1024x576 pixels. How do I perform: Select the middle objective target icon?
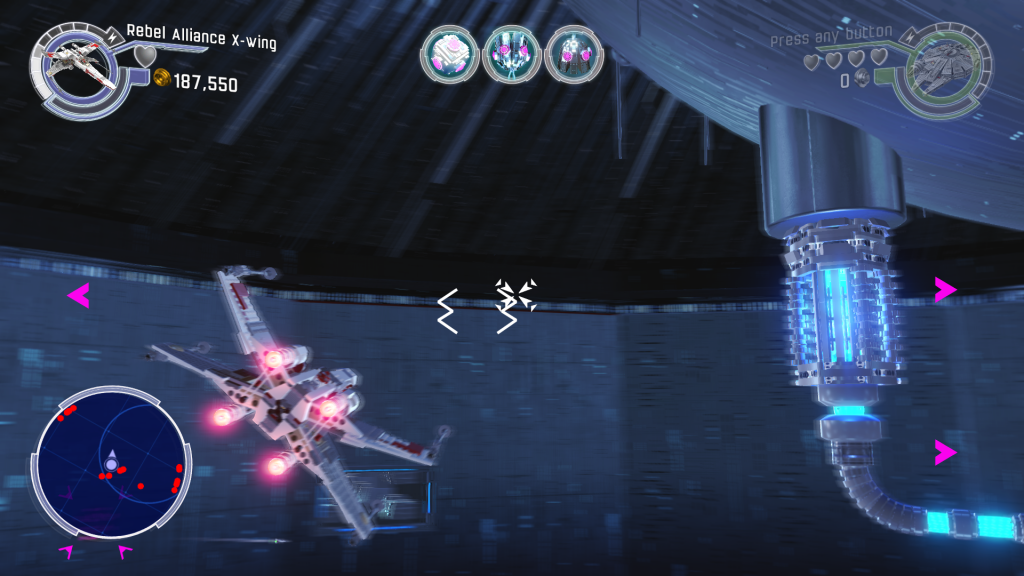coord(512,55)
